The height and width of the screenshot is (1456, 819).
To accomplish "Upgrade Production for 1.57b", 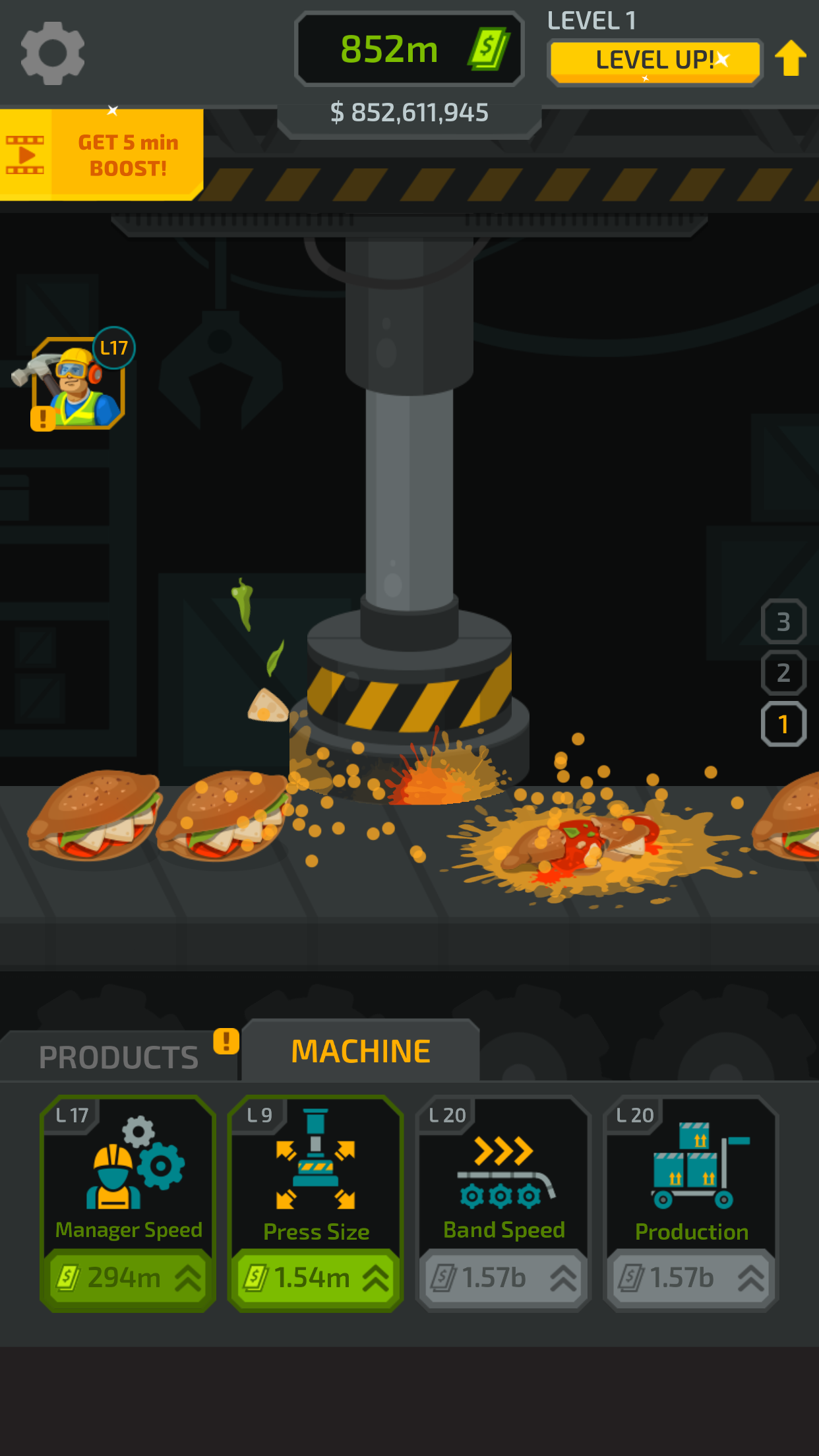I will [x=691, y=1278].
